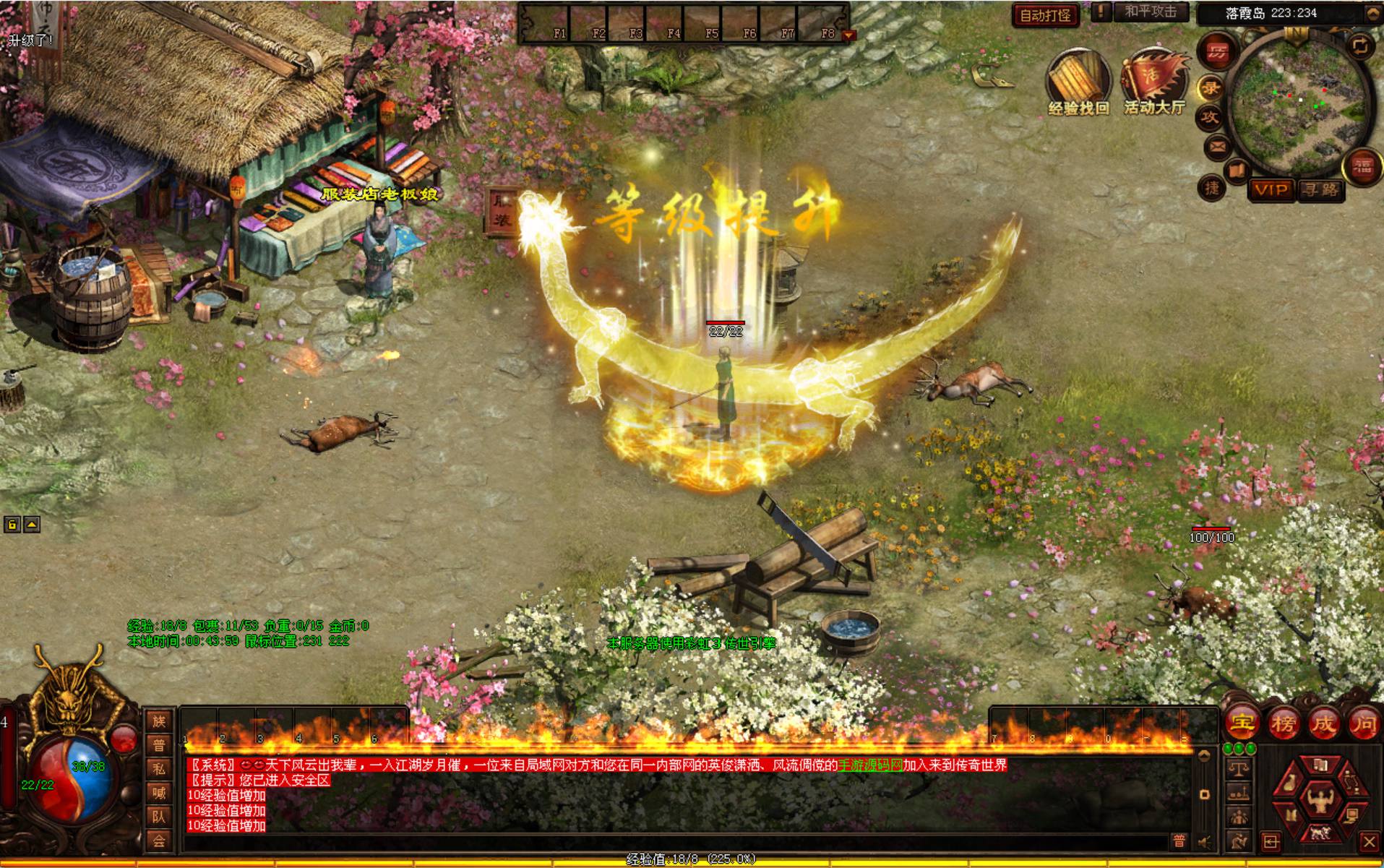The image size is (1384, 868).
Task: Enable the 自动打怪 auto-fight button
Action: pyautogui.click(x=1045, y=14)
